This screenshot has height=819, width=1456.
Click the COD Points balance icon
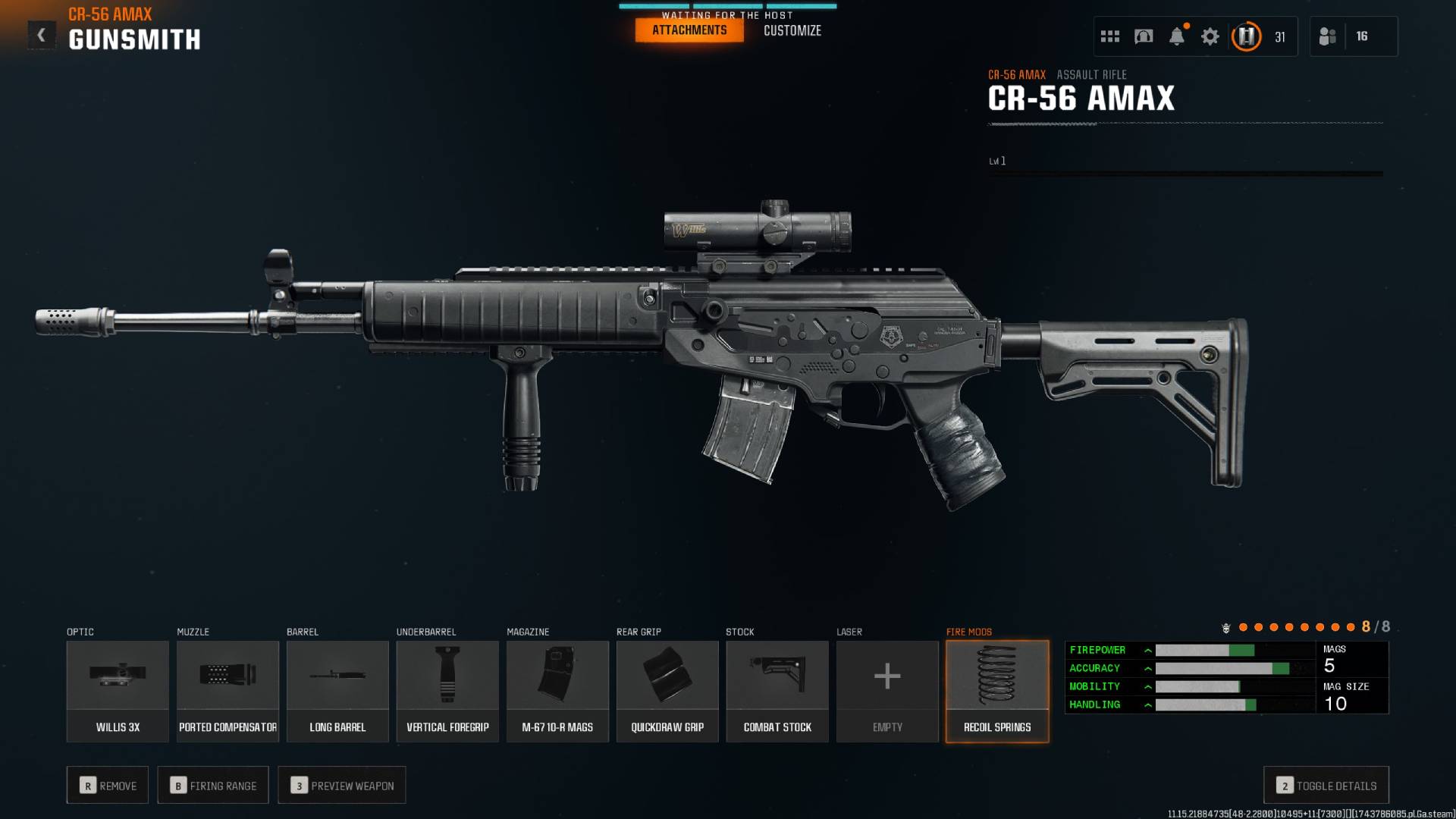[1246, 36]
